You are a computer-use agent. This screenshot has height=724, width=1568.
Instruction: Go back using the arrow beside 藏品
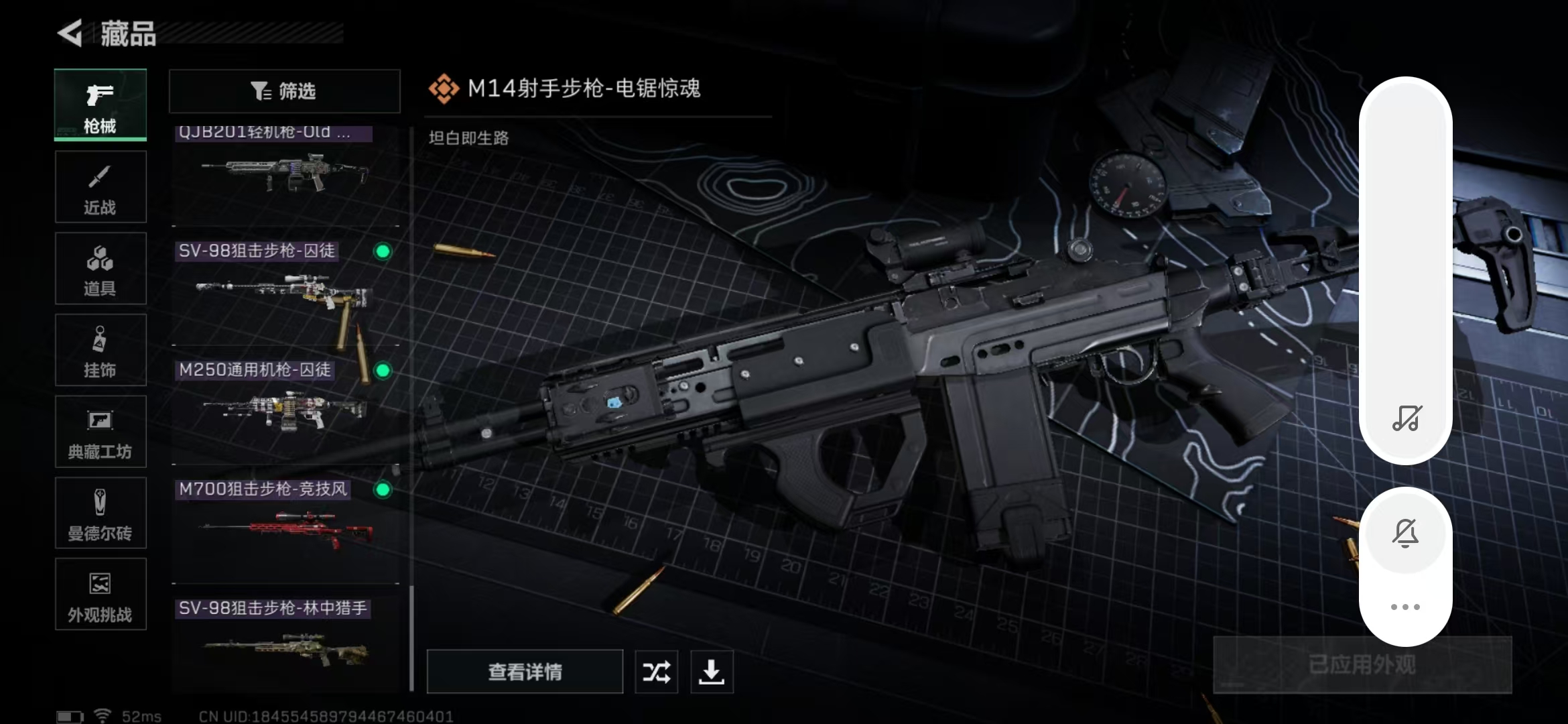(70, 33)
